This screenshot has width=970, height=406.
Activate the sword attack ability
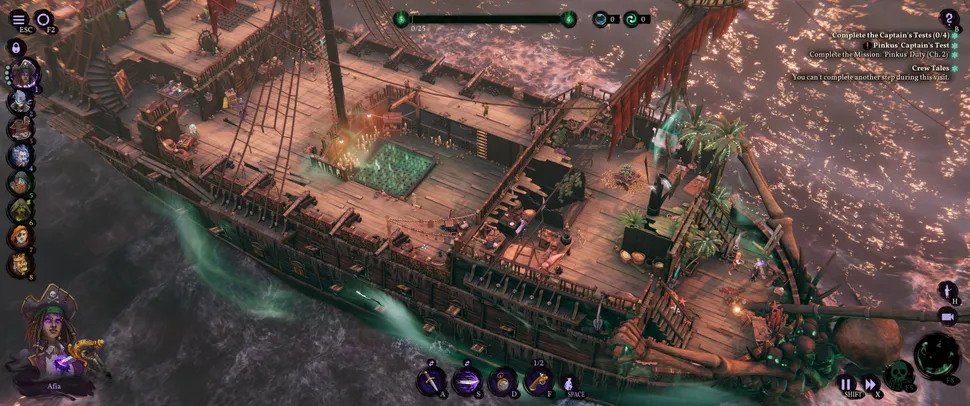[x=431, y=381]
